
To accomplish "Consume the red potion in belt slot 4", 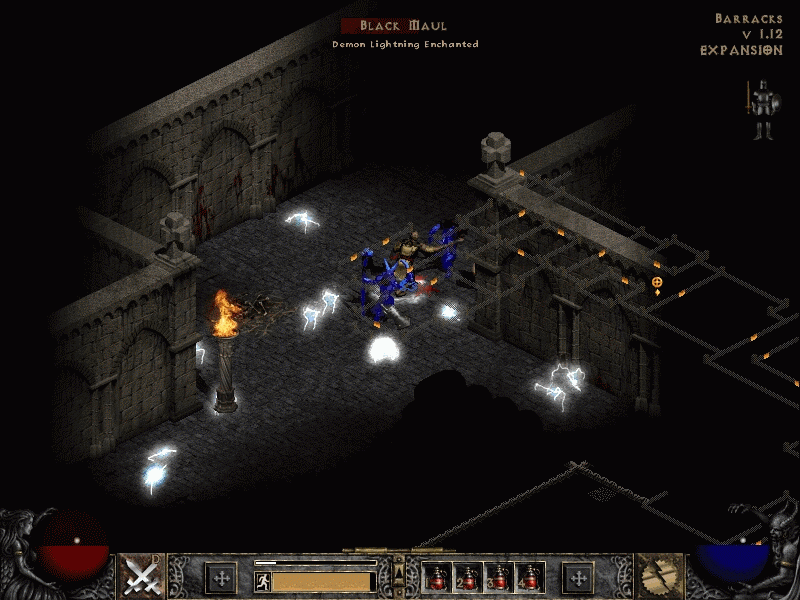I will 529,577.
